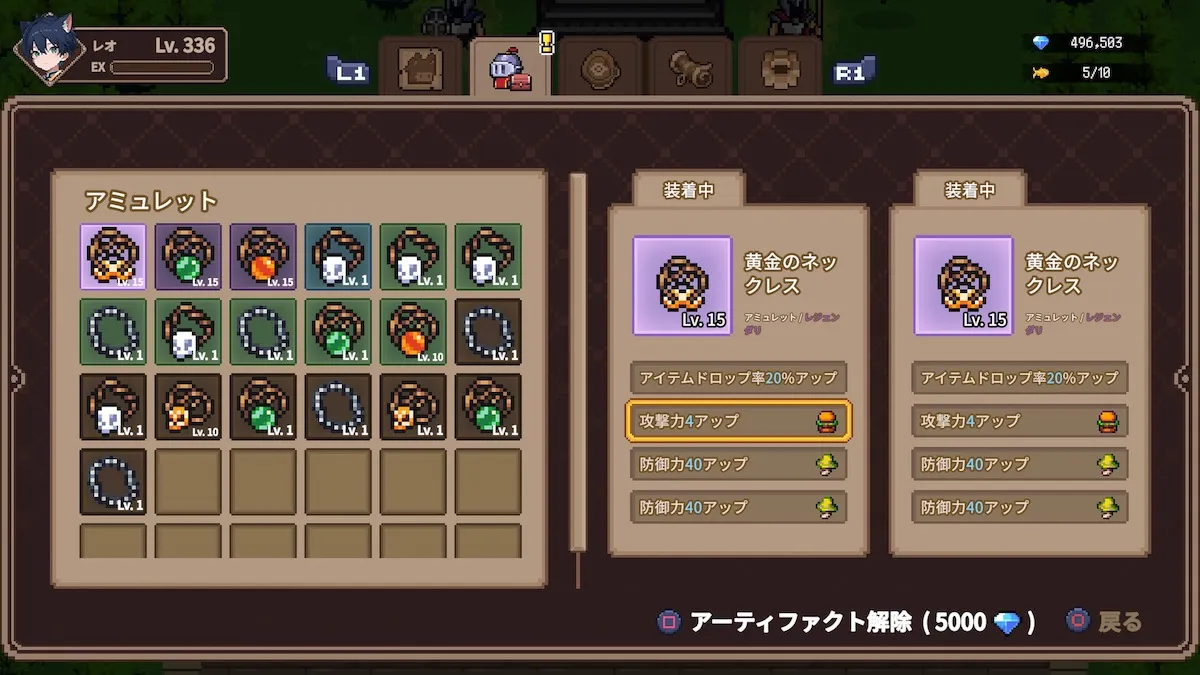Open the knight helmet equipment tab
Viewport: 1200px width, 675px height.
point(509,69)
